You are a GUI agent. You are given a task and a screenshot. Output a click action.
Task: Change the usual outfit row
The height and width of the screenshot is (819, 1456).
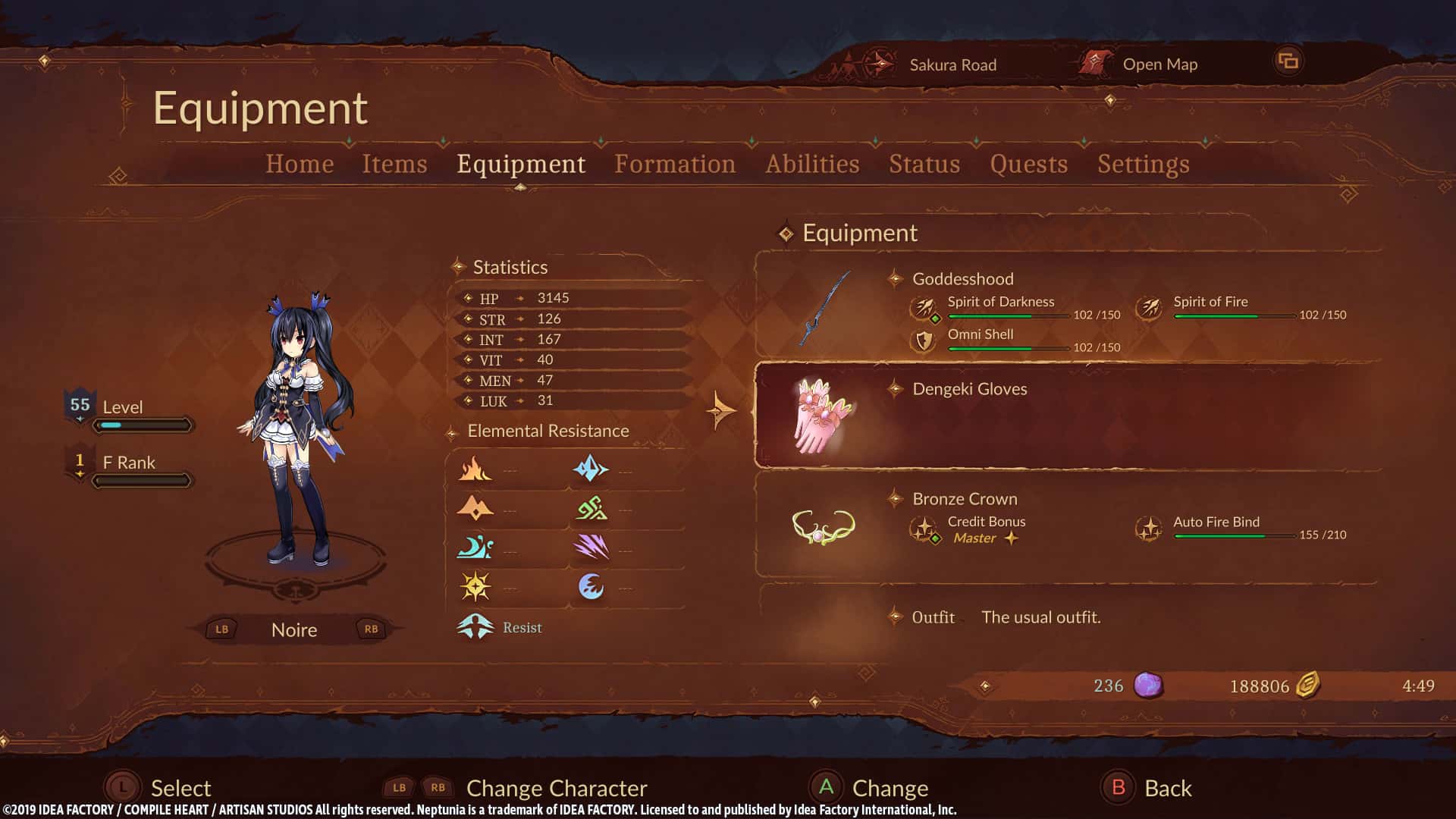pyautogui.click(x=1040, y=617)
